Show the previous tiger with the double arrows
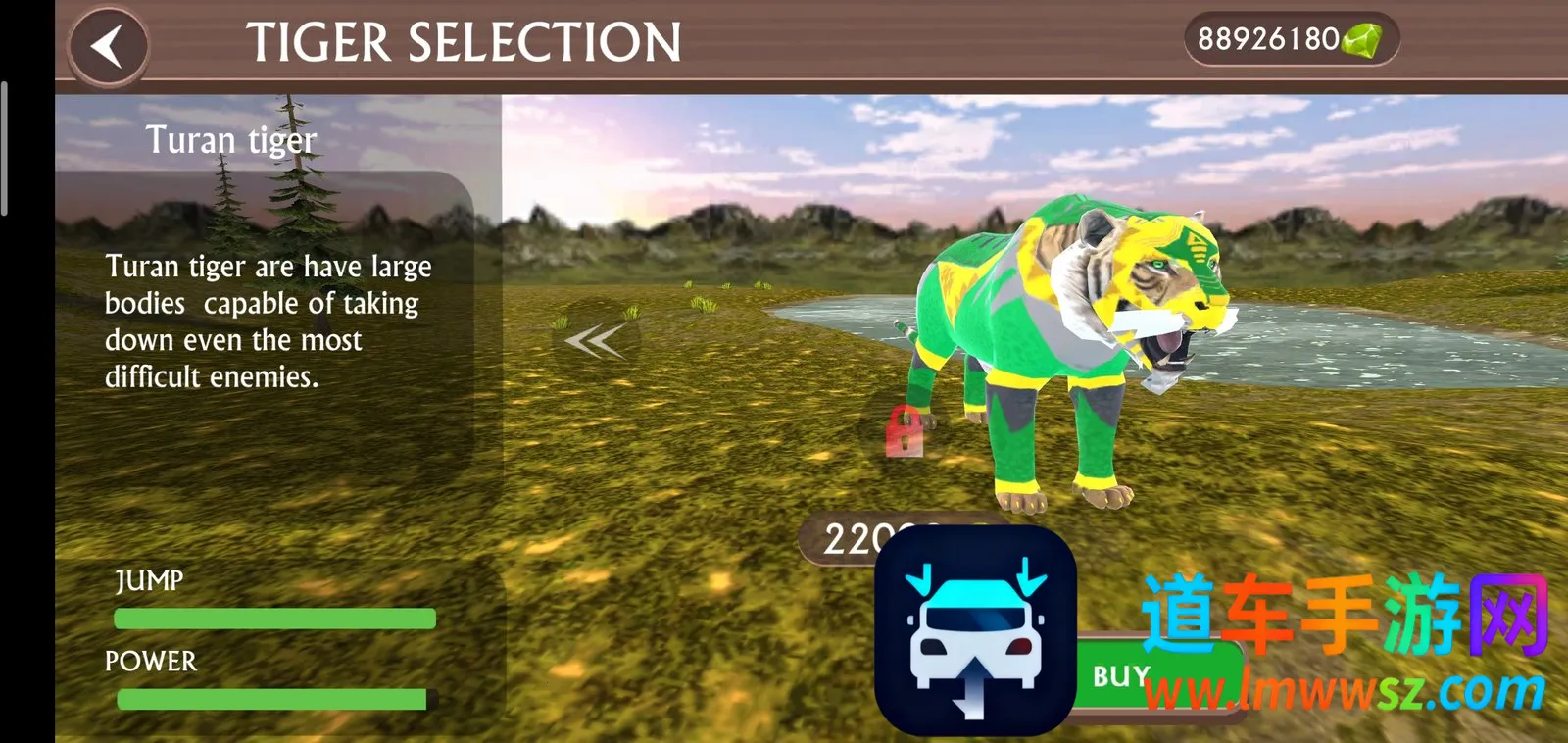This screenshot has width=1568, height=743. (595, 341)
